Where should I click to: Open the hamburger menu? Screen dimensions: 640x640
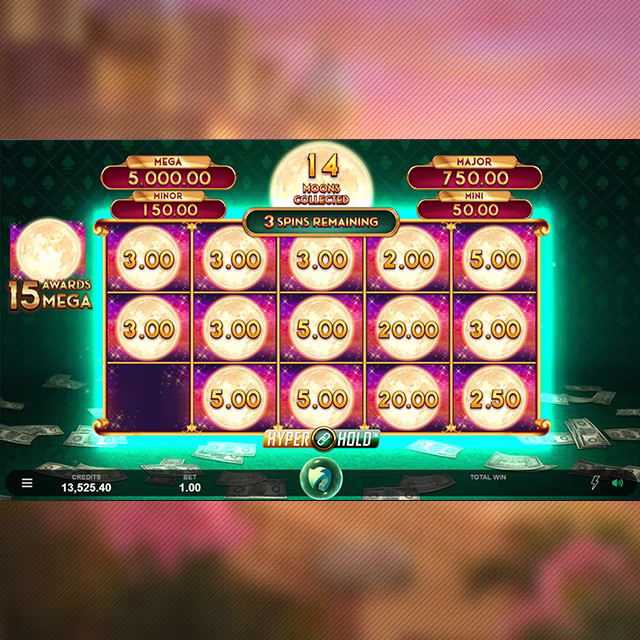click(x=27, y=483)
